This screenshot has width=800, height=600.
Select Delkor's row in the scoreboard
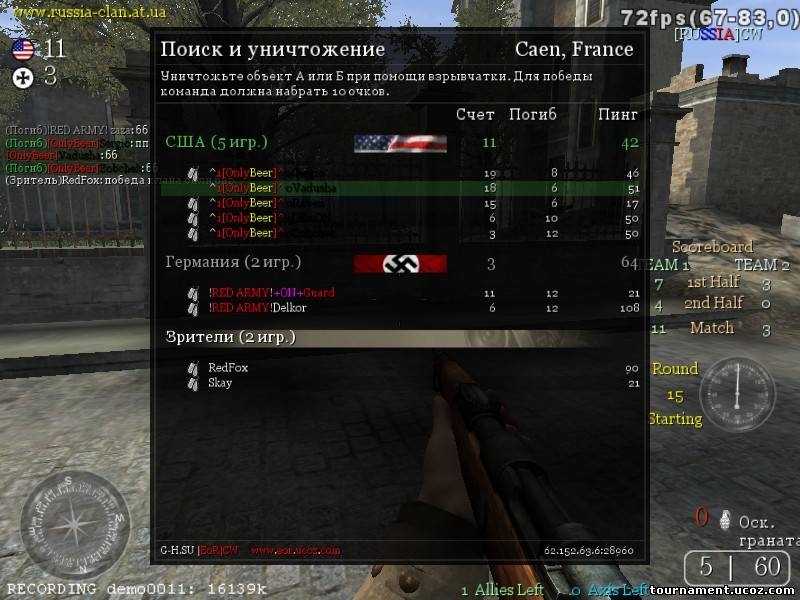(x=400, y=308)
